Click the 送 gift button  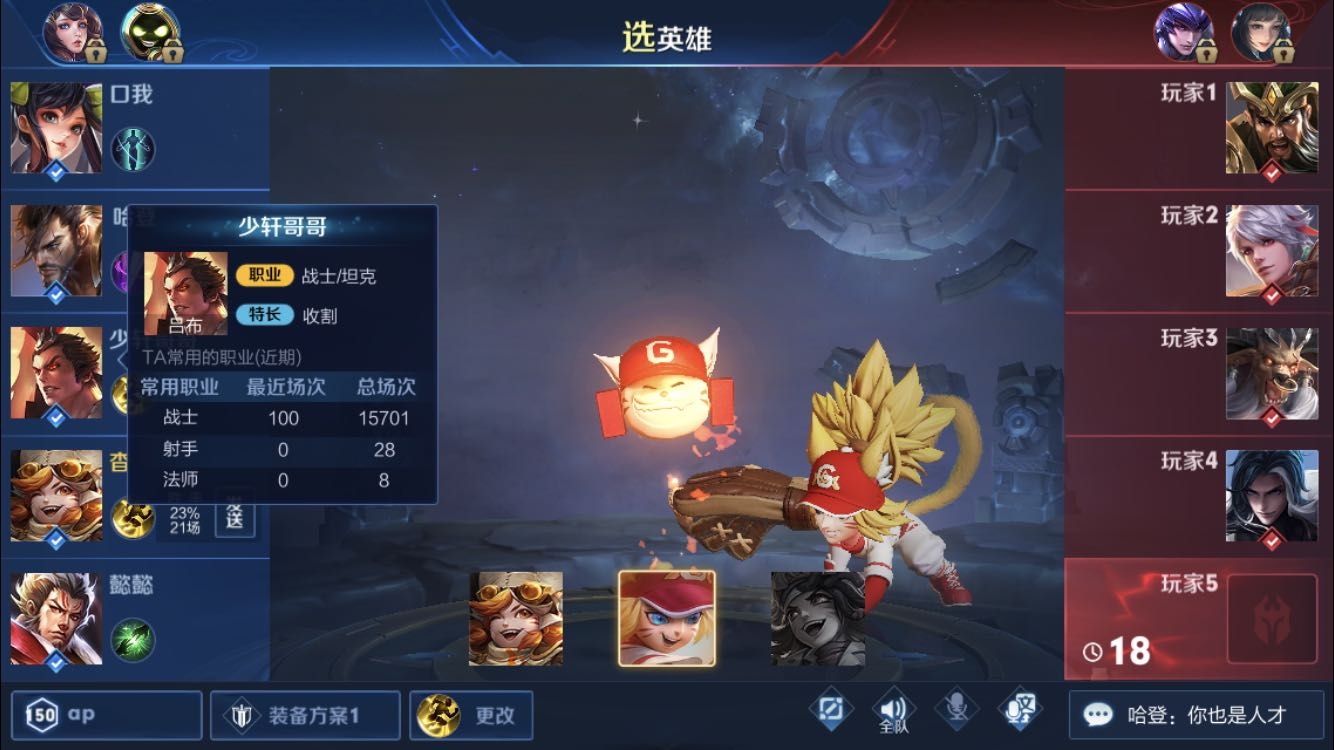click(x=235, y=517)
